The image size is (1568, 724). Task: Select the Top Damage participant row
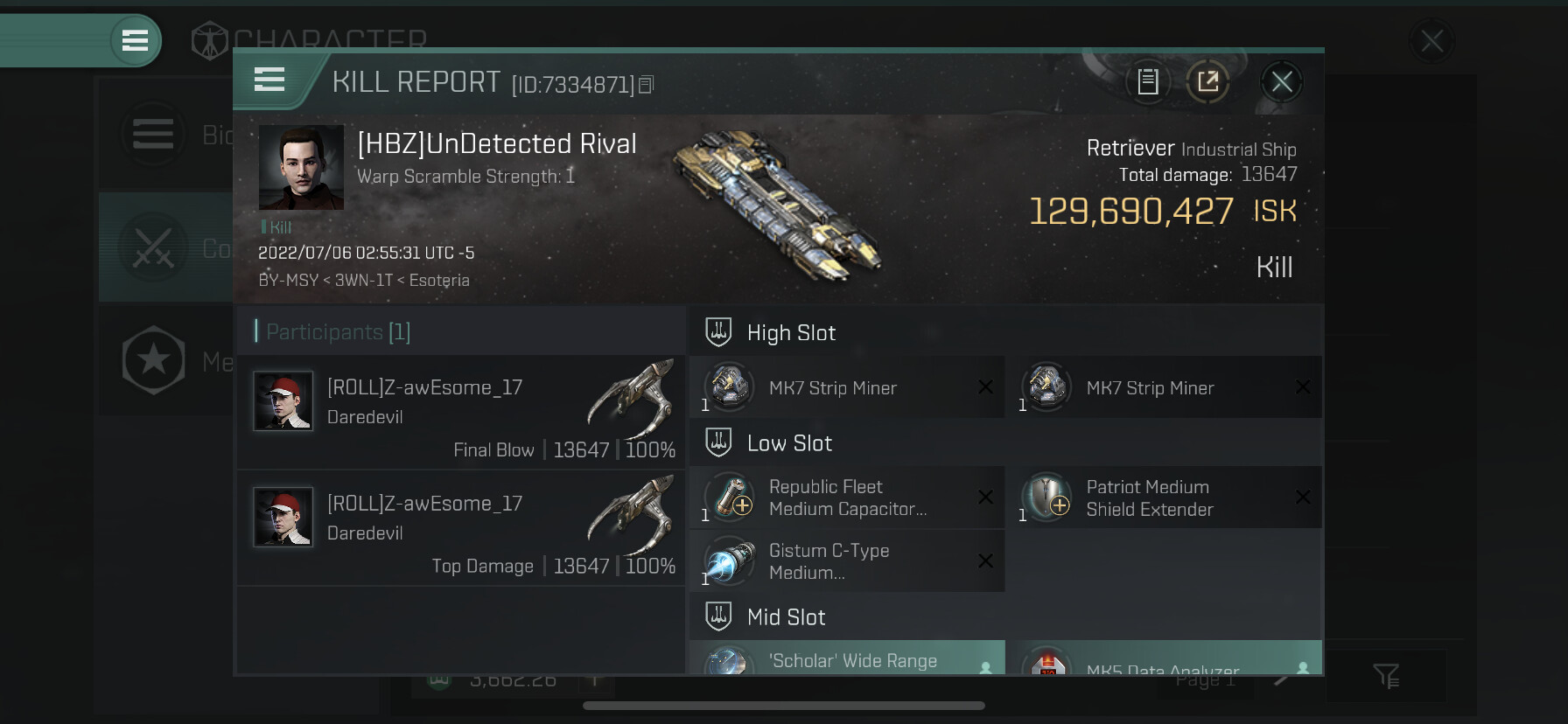click(x=461, y=528)
